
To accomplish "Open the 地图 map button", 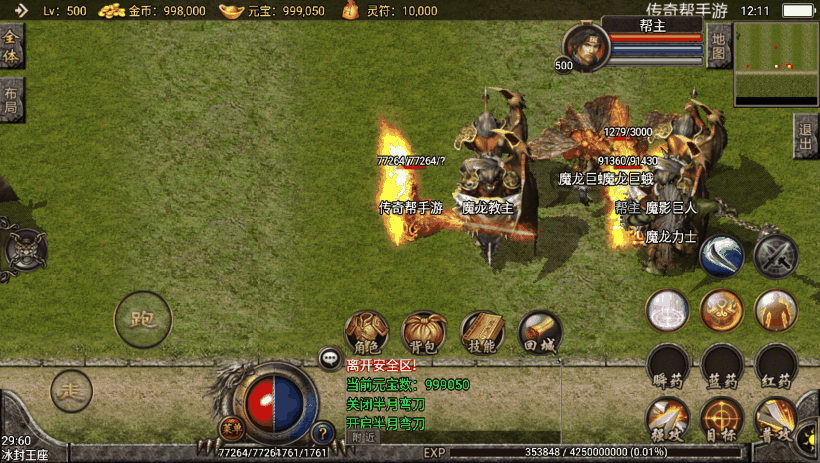I will pyautogui.click(x=718, y=46).
